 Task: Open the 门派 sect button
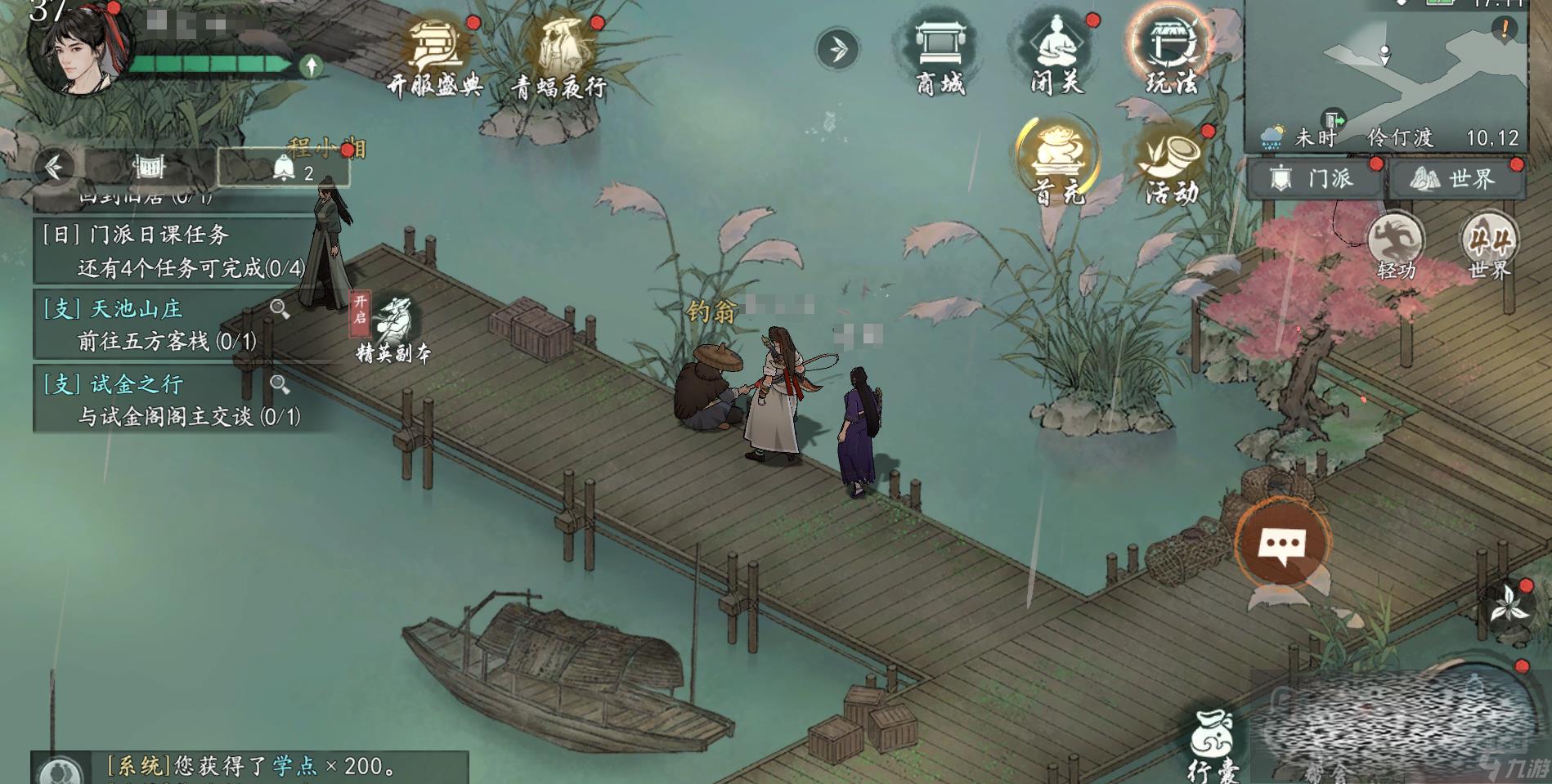(1313, 178)
